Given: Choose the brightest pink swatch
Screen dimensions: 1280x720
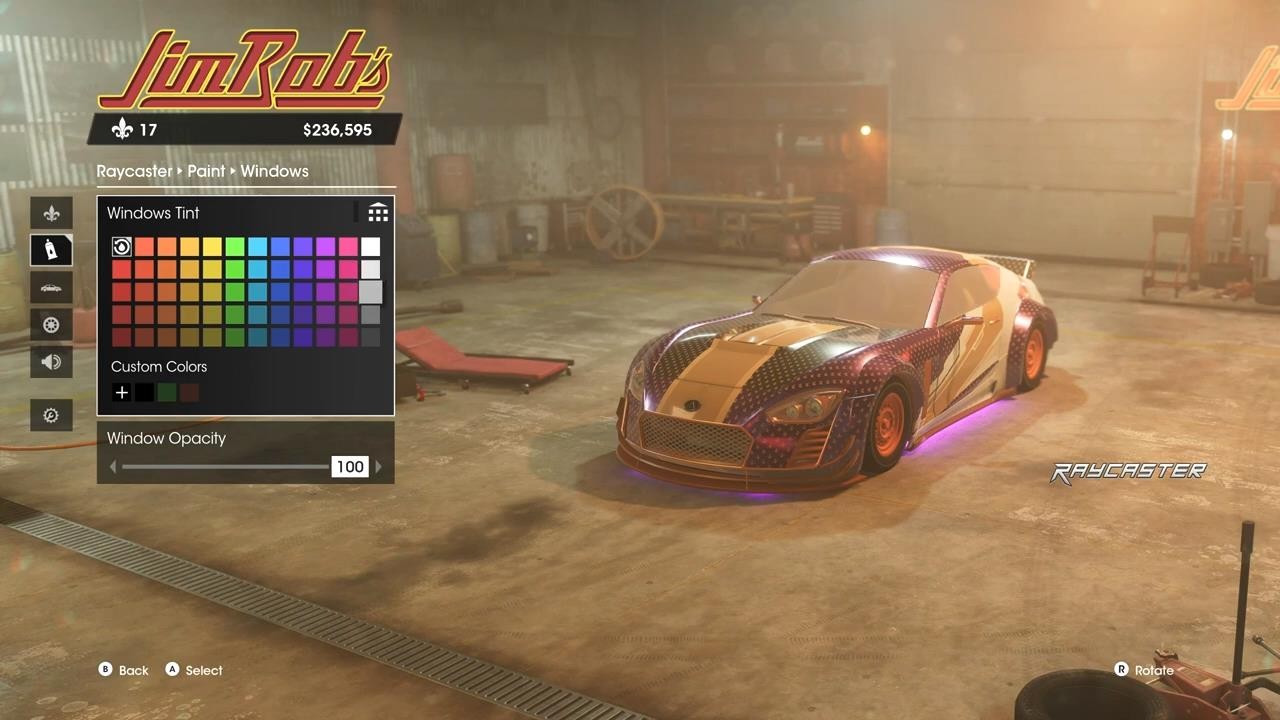Looking at the screenshot, I should [348, 247].
